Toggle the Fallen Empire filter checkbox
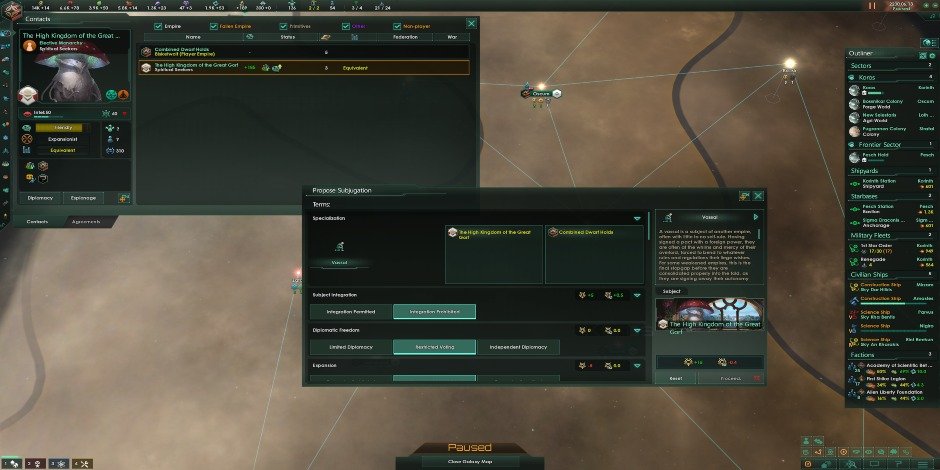The height and width of the screenshot is (470, 940). (x=214, y=25)
